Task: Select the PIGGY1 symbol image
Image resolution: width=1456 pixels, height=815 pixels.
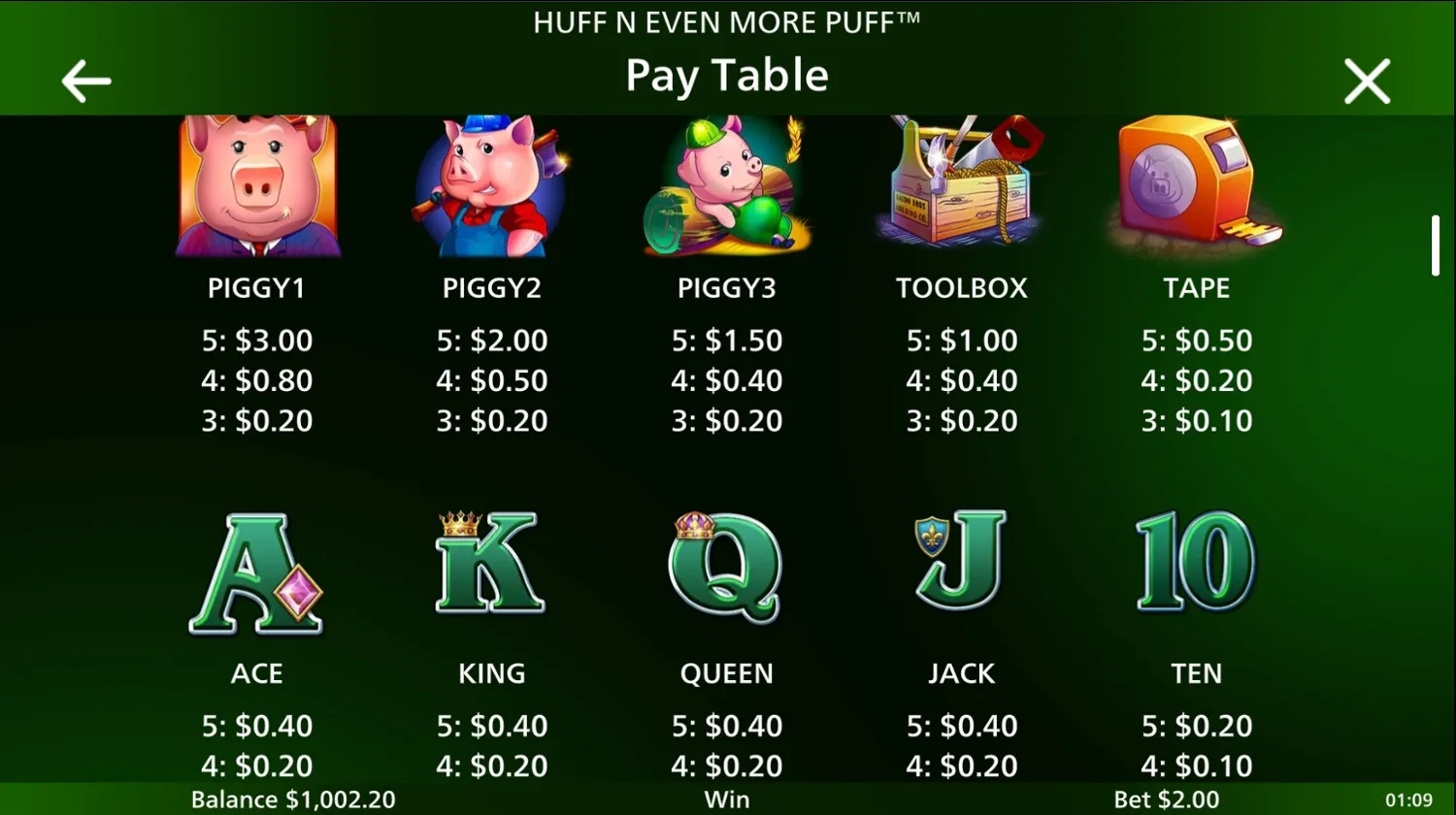Action: (x=257, y=186)
